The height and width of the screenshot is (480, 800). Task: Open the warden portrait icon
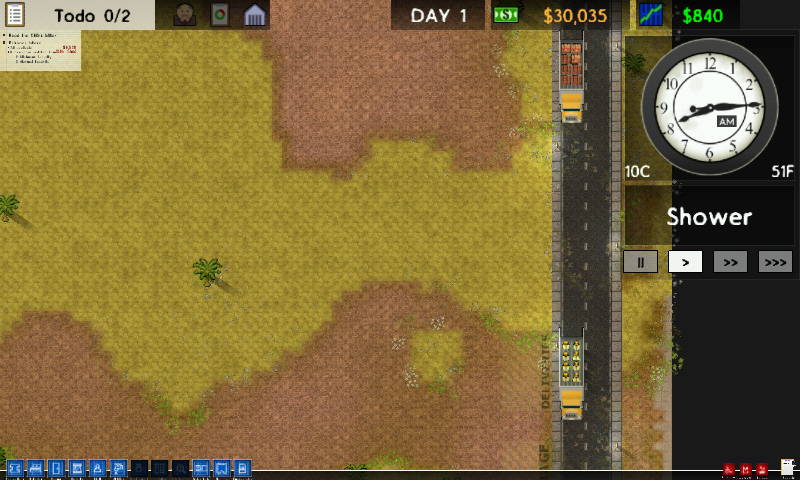pyautogui.click(x=185, y=15)
